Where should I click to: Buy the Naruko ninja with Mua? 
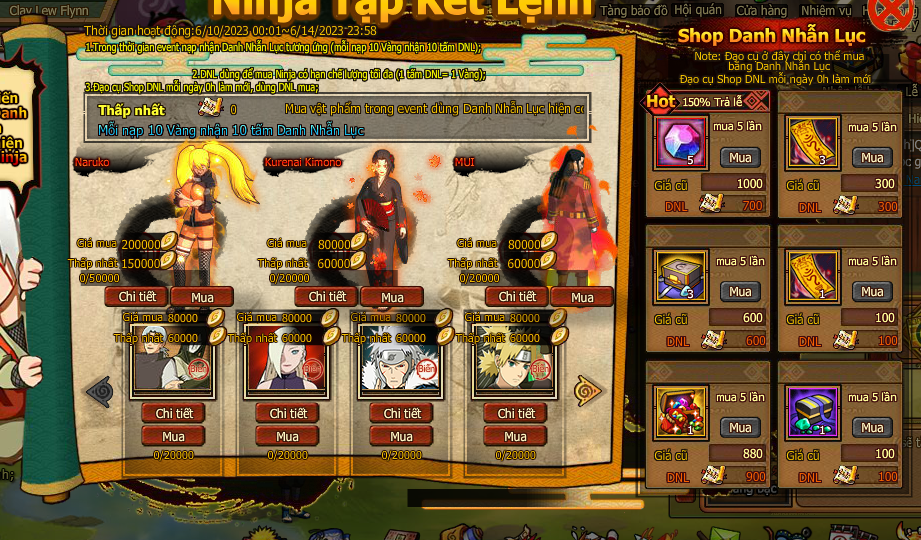pos(202,297)
